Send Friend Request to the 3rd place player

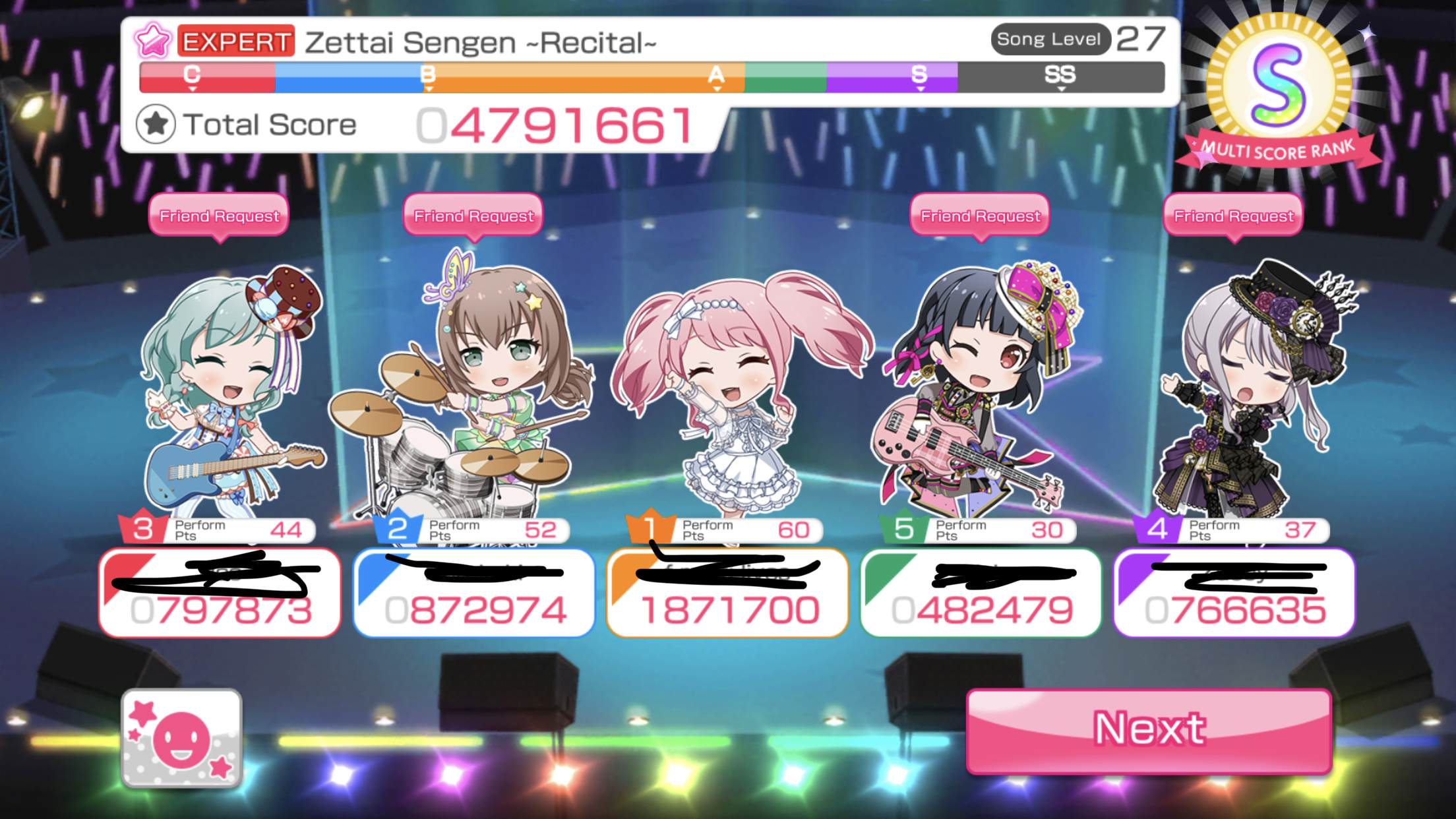(x=219, y=216)
